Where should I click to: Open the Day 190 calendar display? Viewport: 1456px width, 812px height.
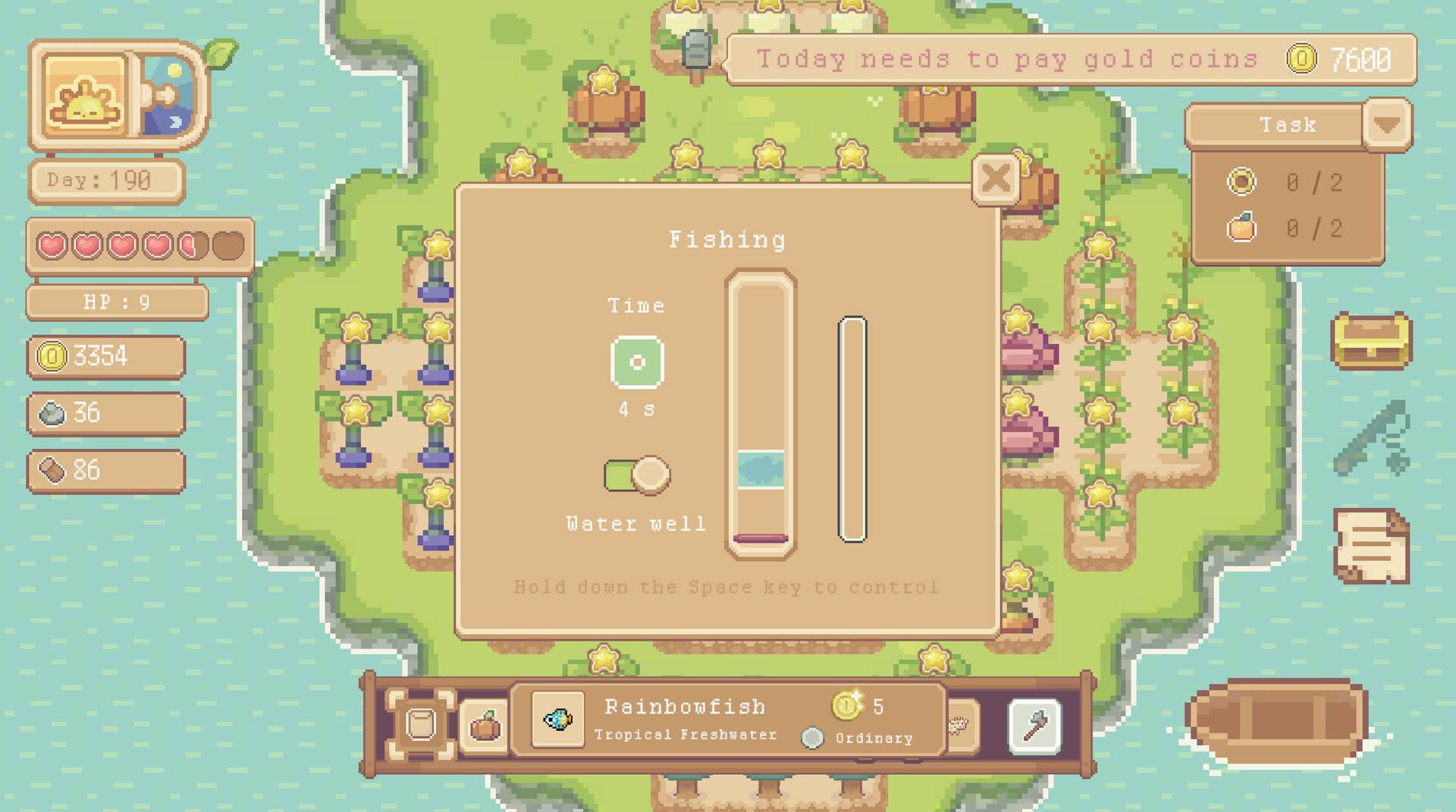(x=106, y=180)
